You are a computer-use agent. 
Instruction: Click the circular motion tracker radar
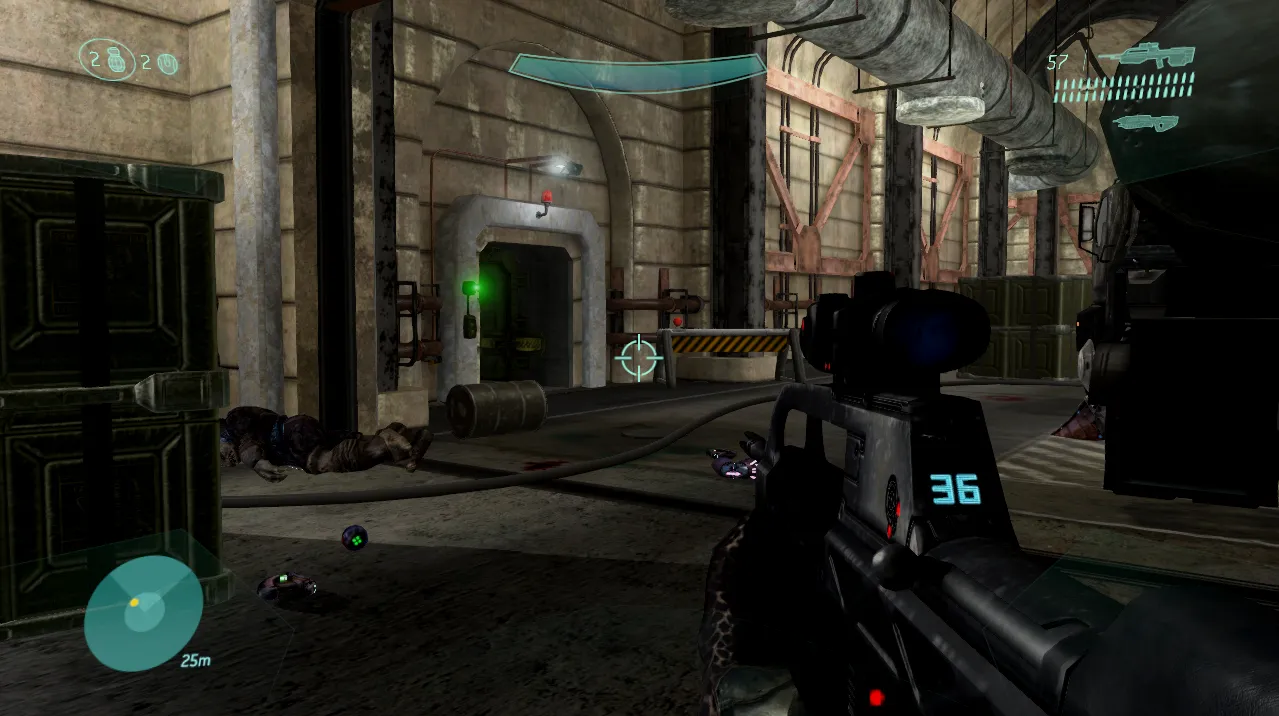(x=143, y=613)
